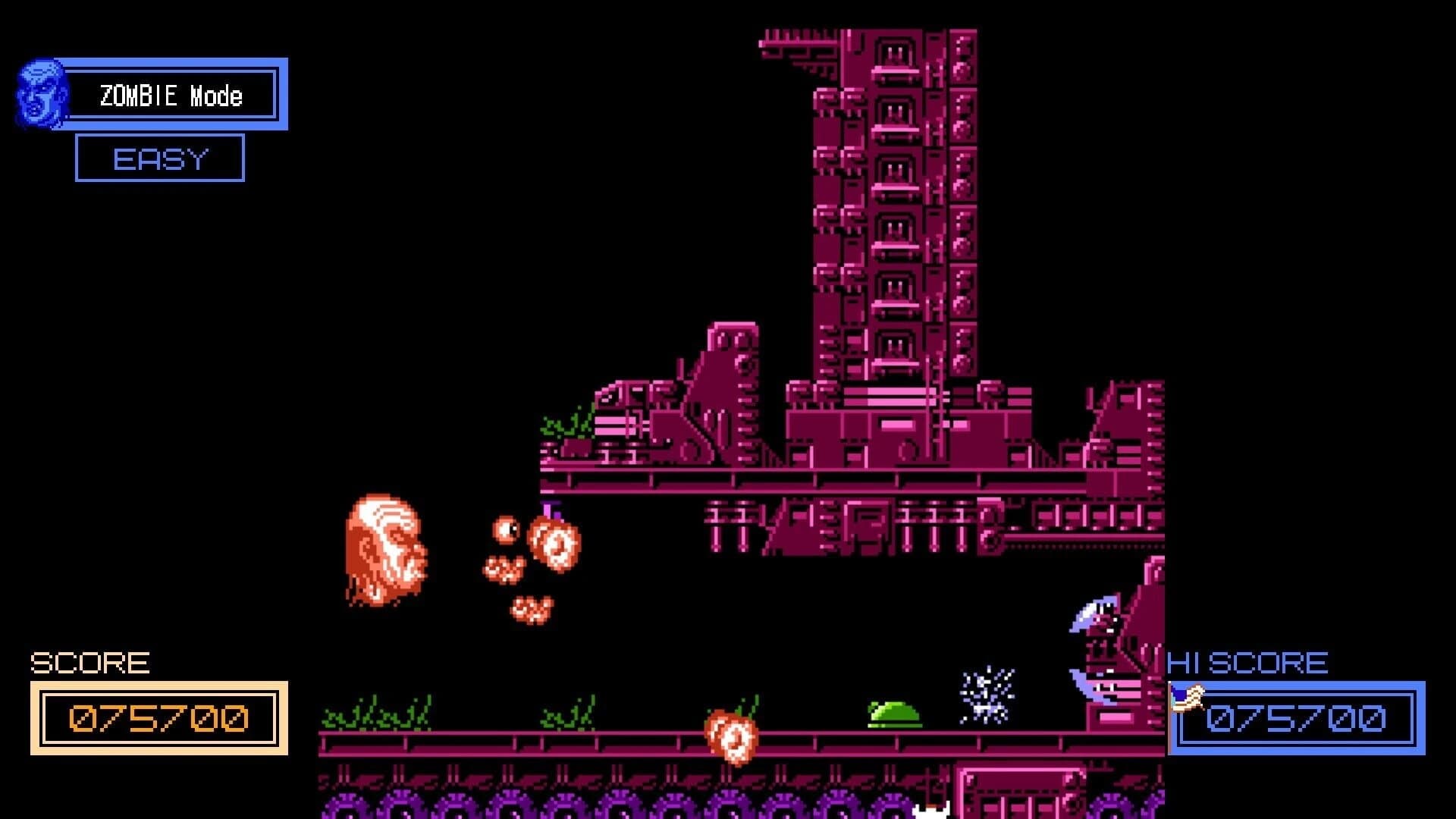Click the orange score display frame
The width and height of the screenshot is (1456, 819).
pyautogui.click(x=158, y=717)
